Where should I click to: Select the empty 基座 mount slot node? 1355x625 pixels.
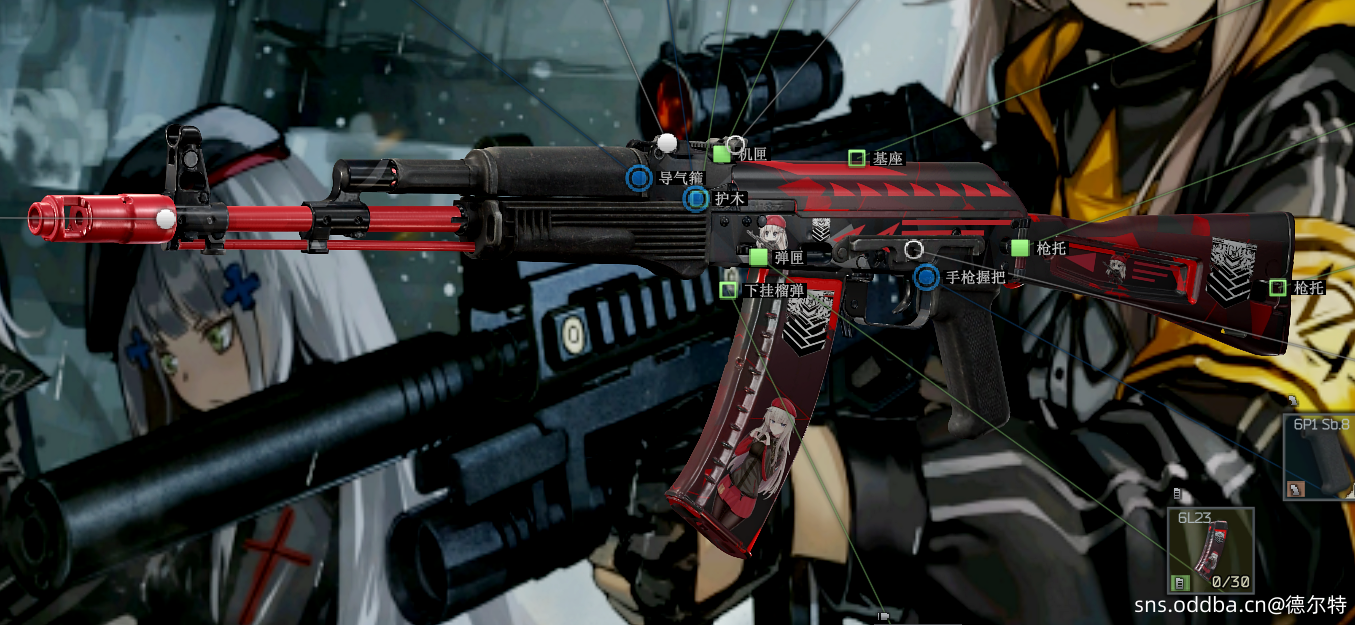point(856,158)
